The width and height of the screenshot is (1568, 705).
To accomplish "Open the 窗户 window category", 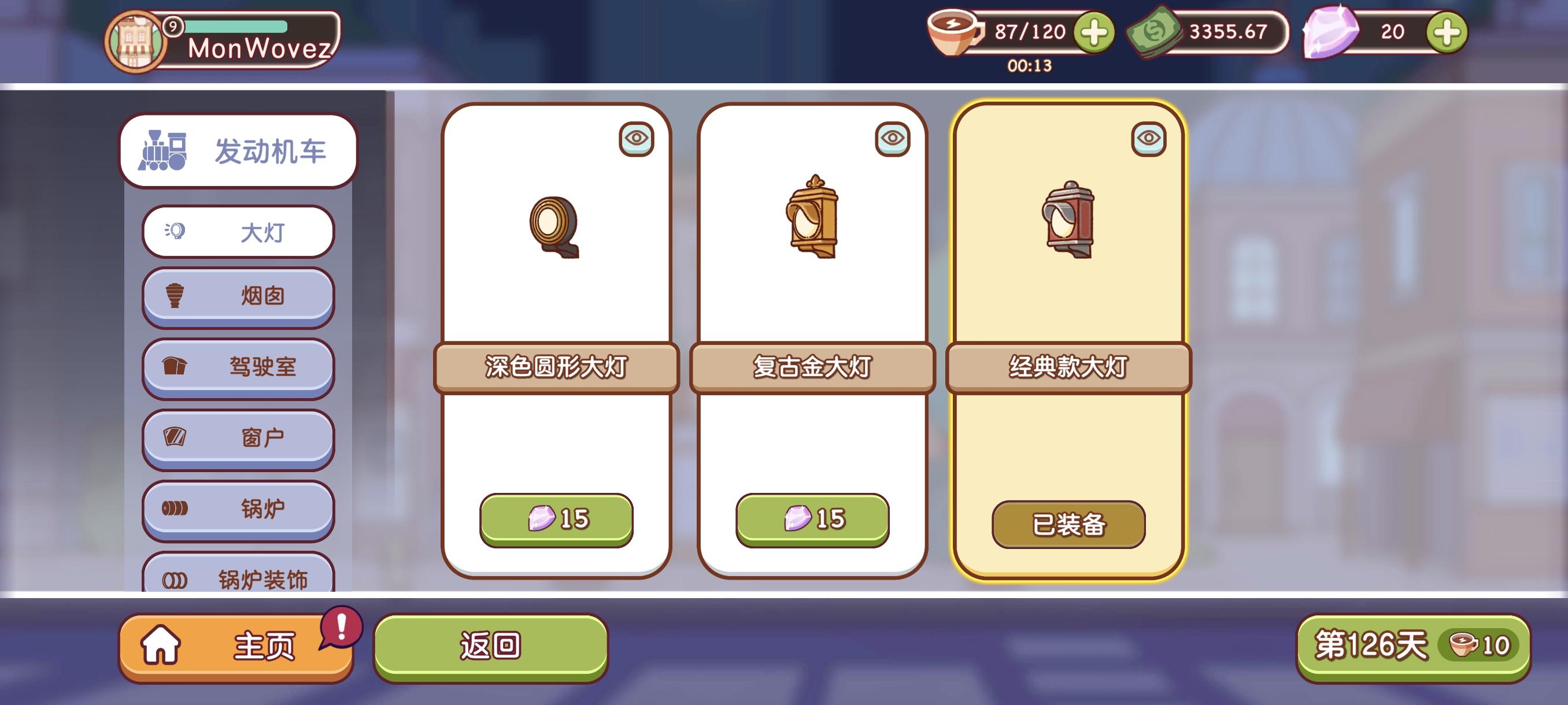I will [238, 438].
